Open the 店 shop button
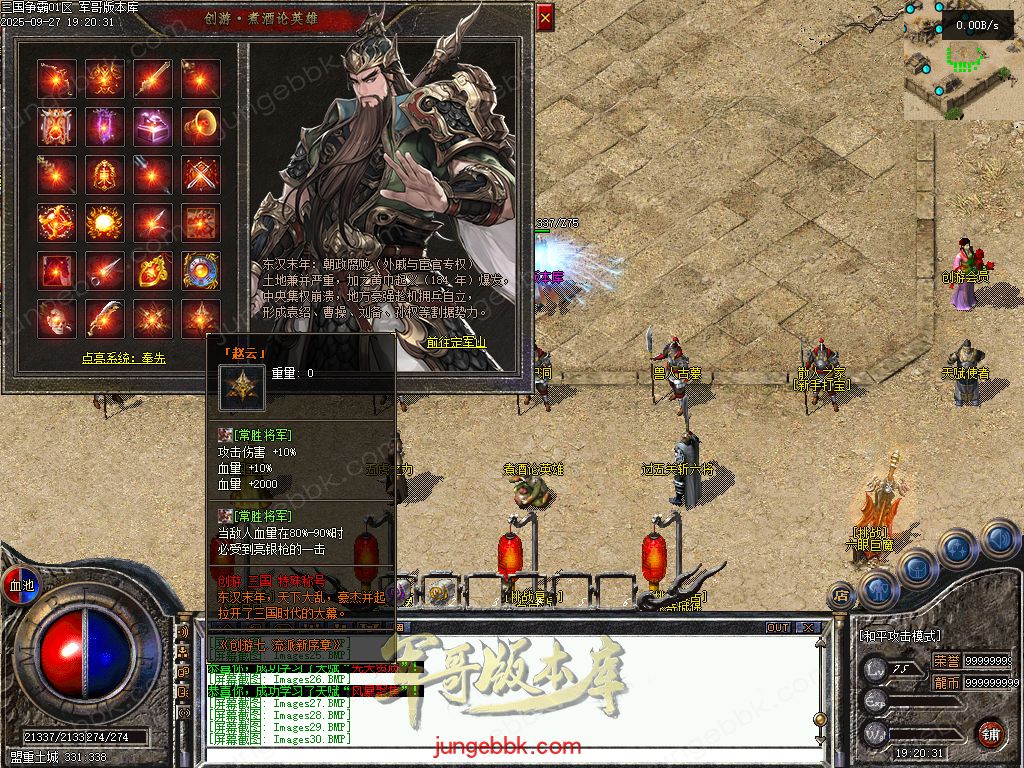Screen dimensions: 1024x768 (841, 597)
